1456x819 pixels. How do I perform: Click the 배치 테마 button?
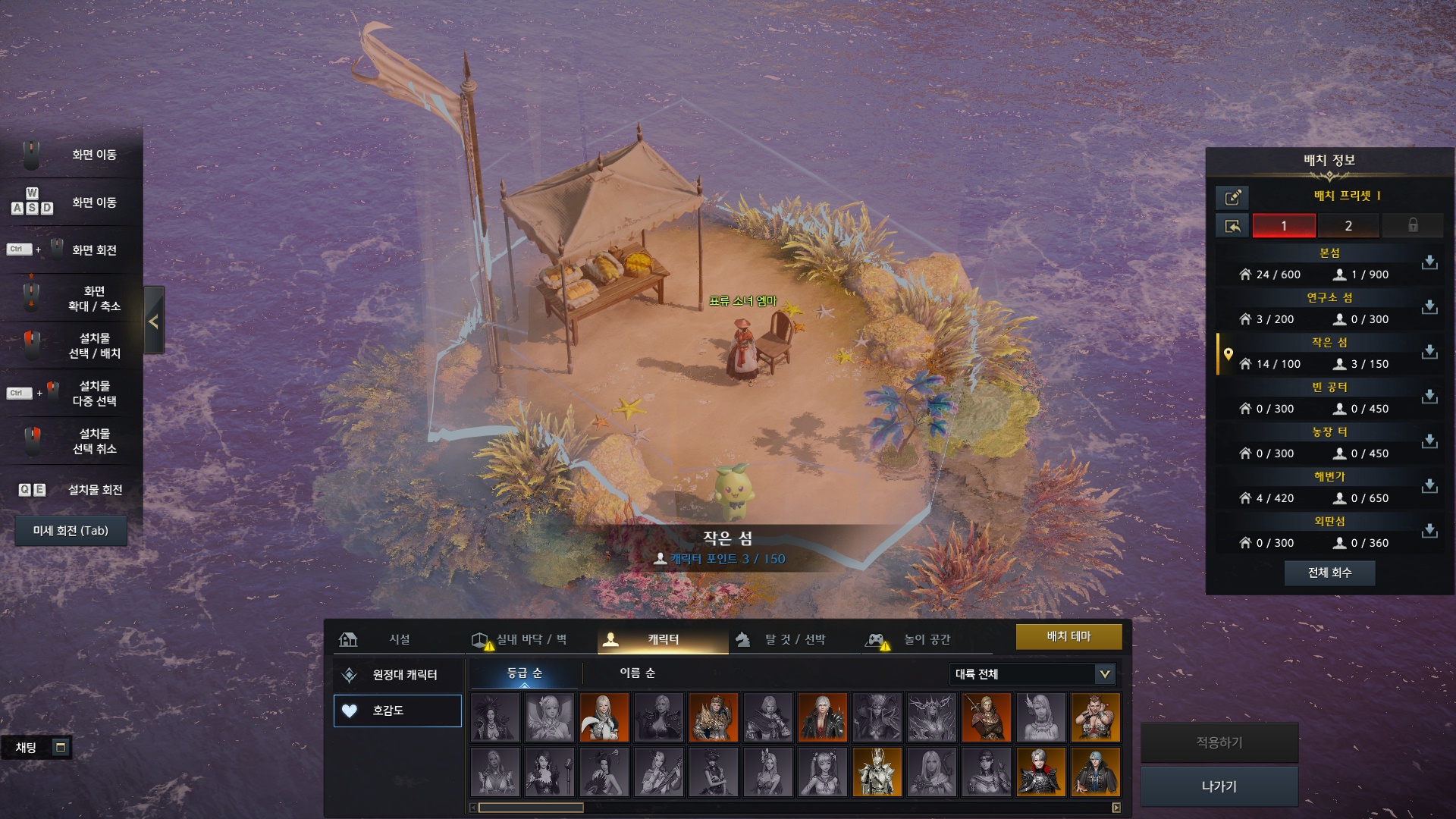click(x=1068, y=637)
